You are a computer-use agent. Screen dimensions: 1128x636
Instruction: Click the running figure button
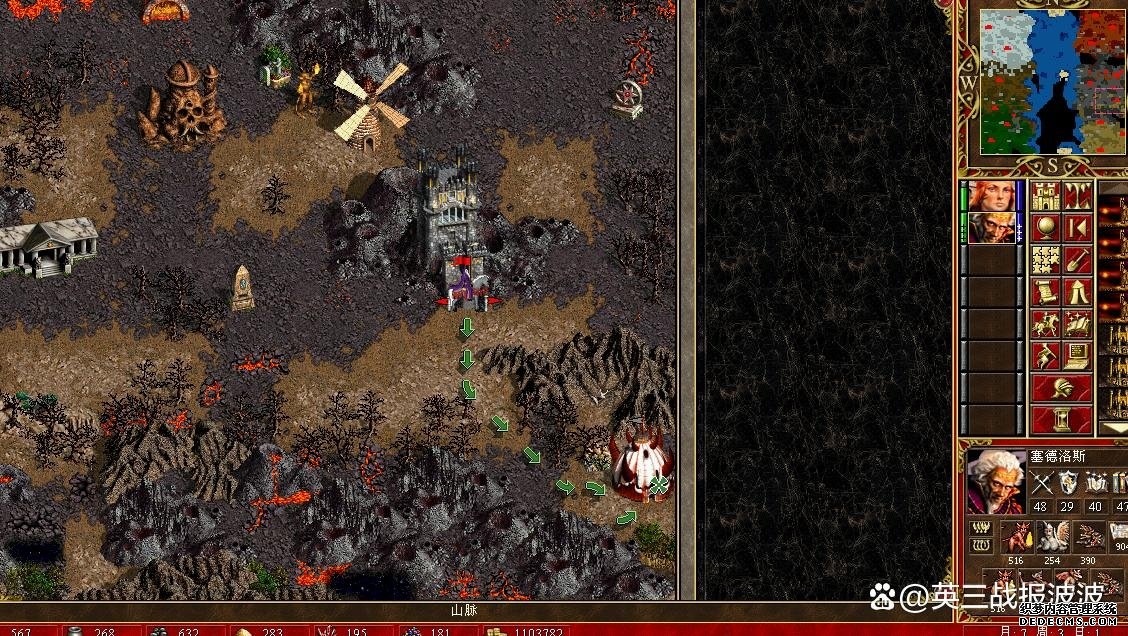(1045, 356)
